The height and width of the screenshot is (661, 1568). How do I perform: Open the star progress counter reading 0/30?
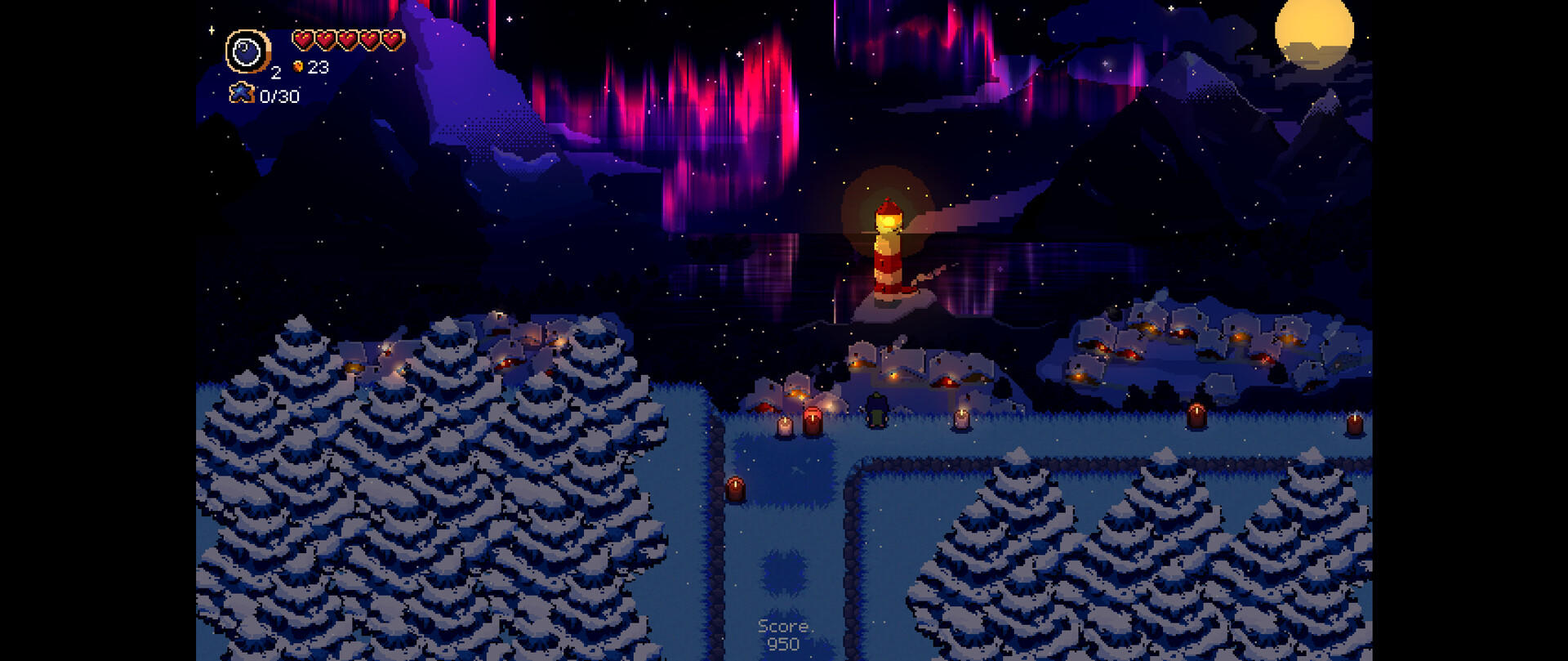pos(280,94)
